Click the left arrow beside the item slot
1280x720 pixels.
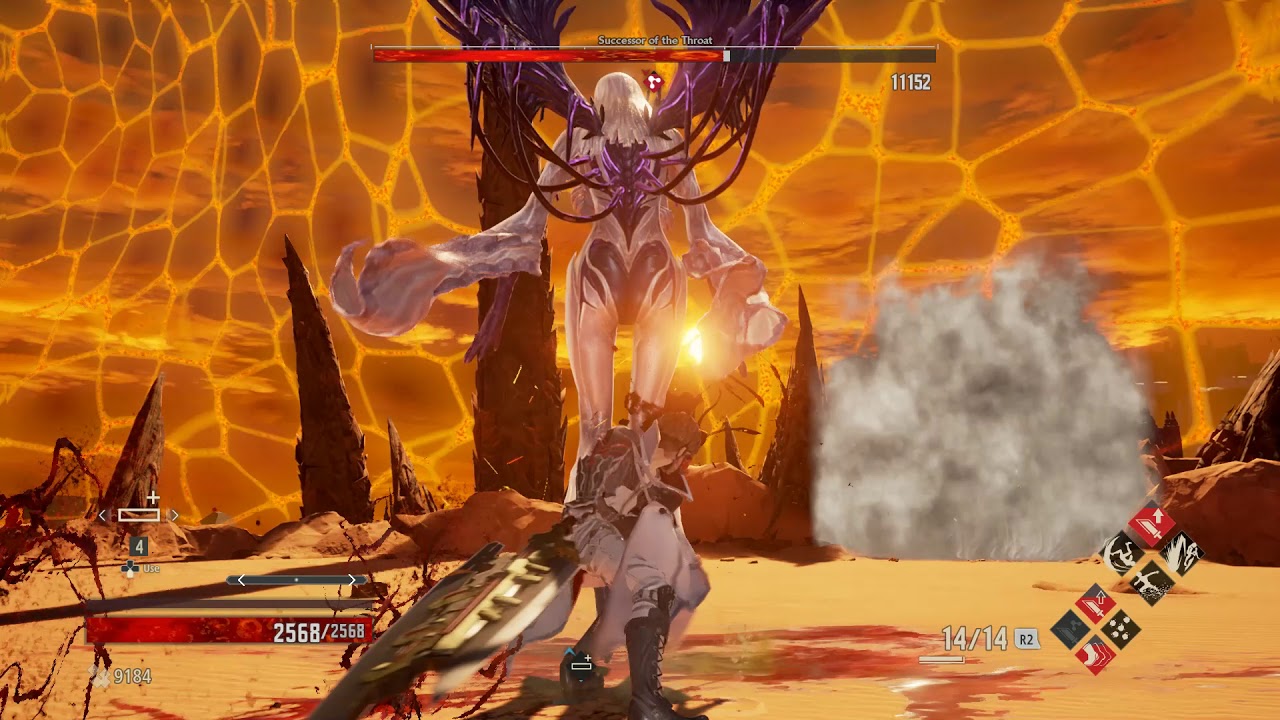[x=102, y=515]
